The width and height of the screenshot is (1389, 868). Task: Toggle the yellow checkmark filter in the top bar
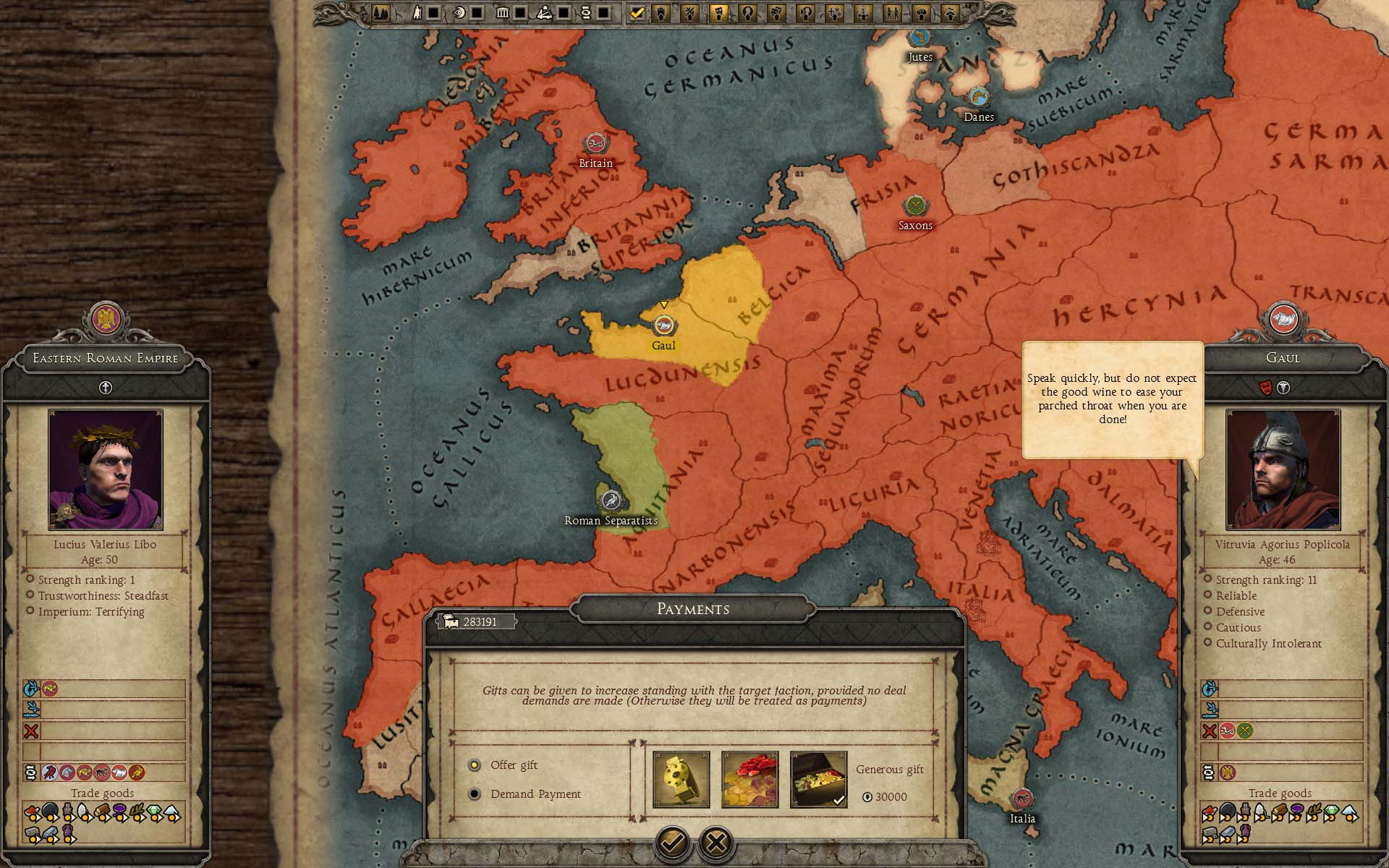637,12
